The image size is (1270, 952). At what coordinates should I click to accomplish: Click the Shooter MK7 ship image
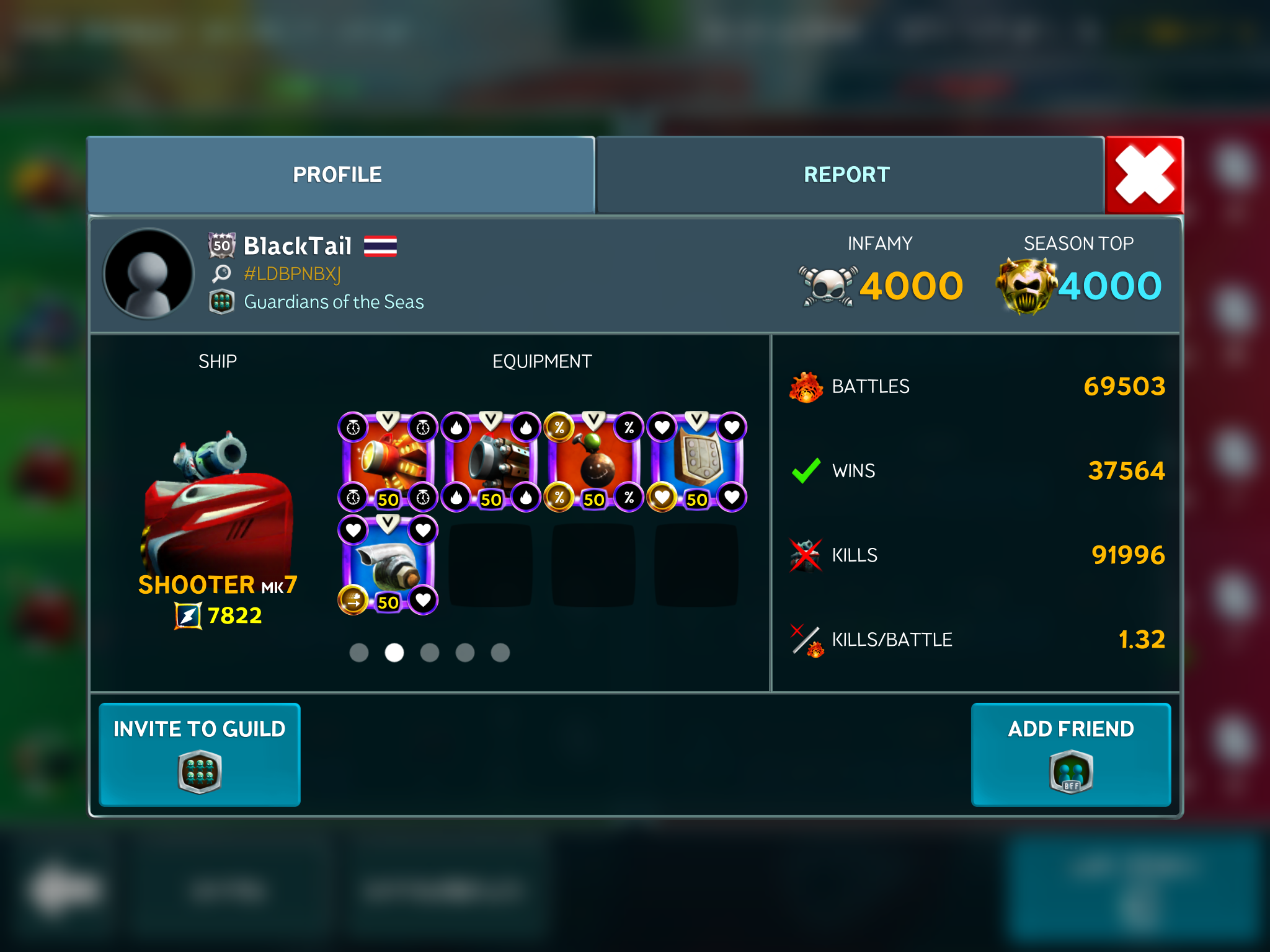tap(217, 502)
